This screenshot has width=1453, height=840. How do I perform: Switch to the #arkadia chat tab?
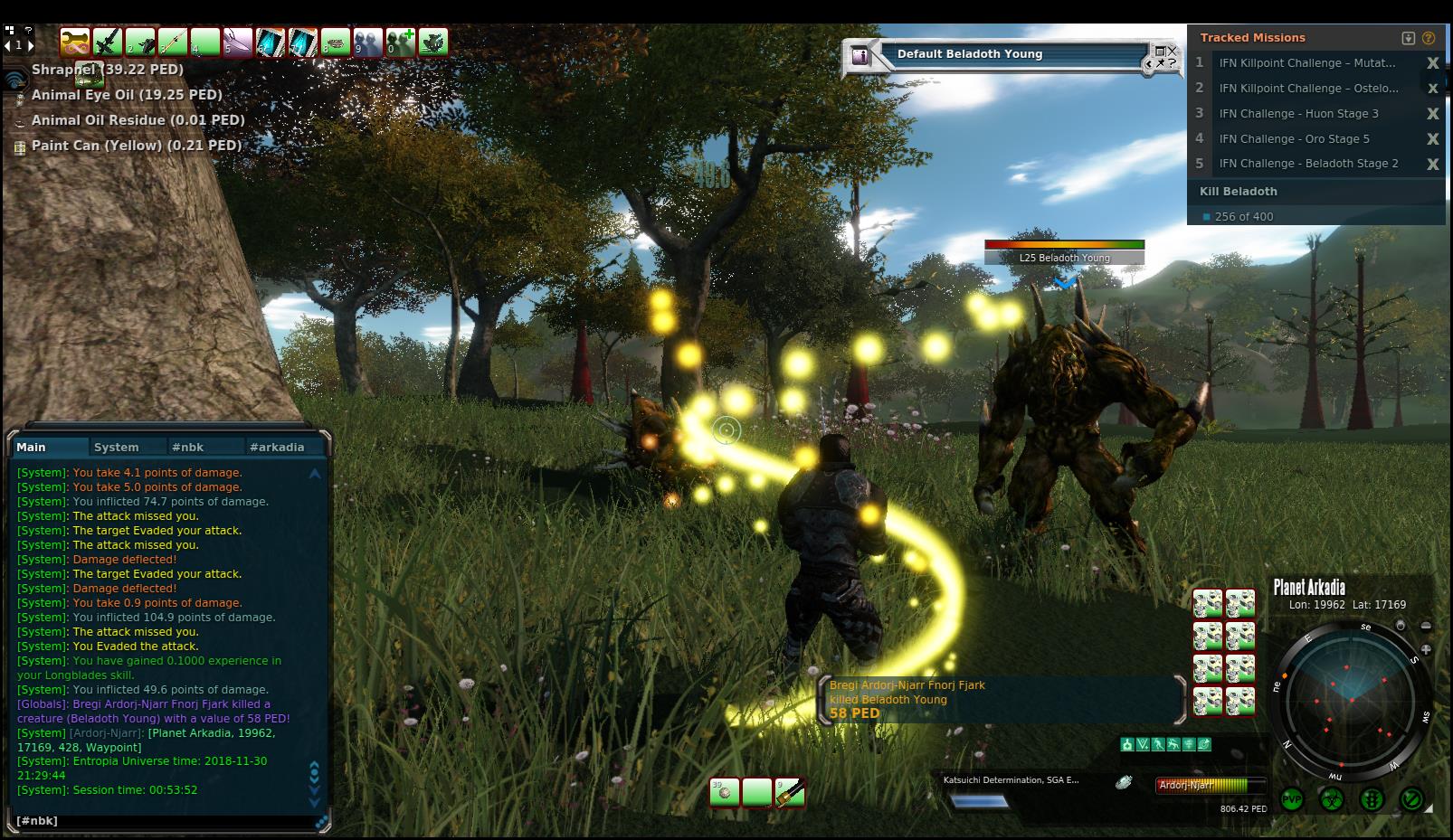coord(277,447)
